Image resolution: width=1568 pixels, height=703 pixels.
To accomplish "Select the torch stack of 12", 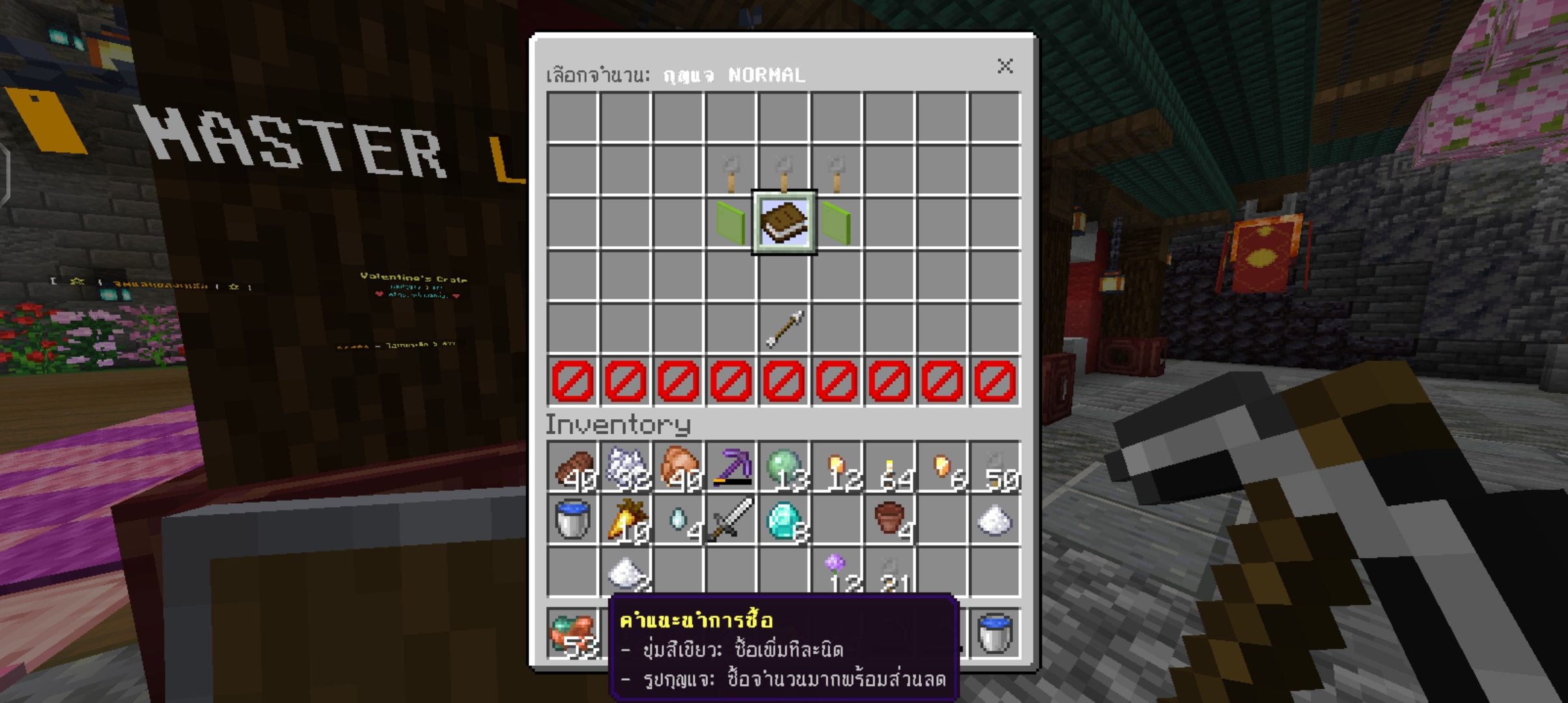I will (x=837, y=467).
